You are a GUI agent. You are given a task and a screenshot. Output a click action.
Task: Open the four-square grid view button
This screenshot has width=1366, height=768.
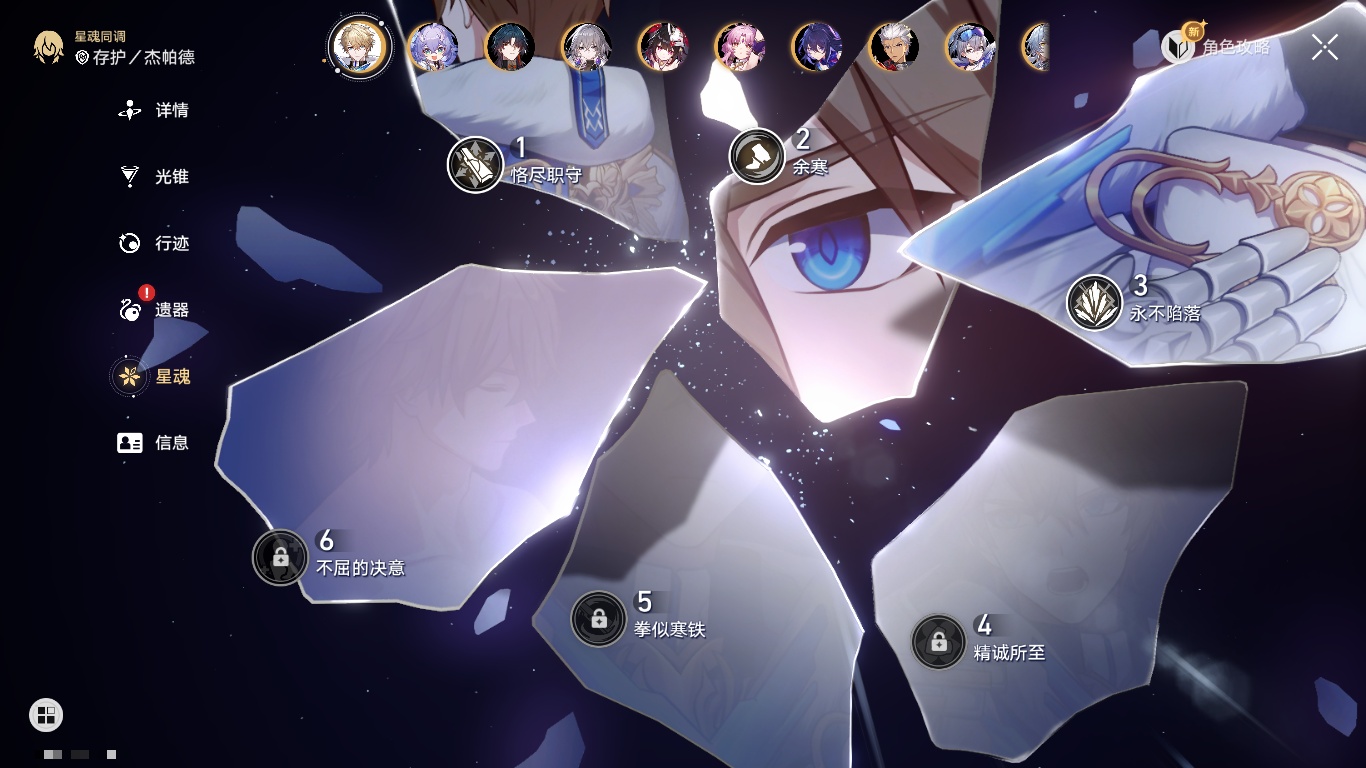(x=46, y=714)
